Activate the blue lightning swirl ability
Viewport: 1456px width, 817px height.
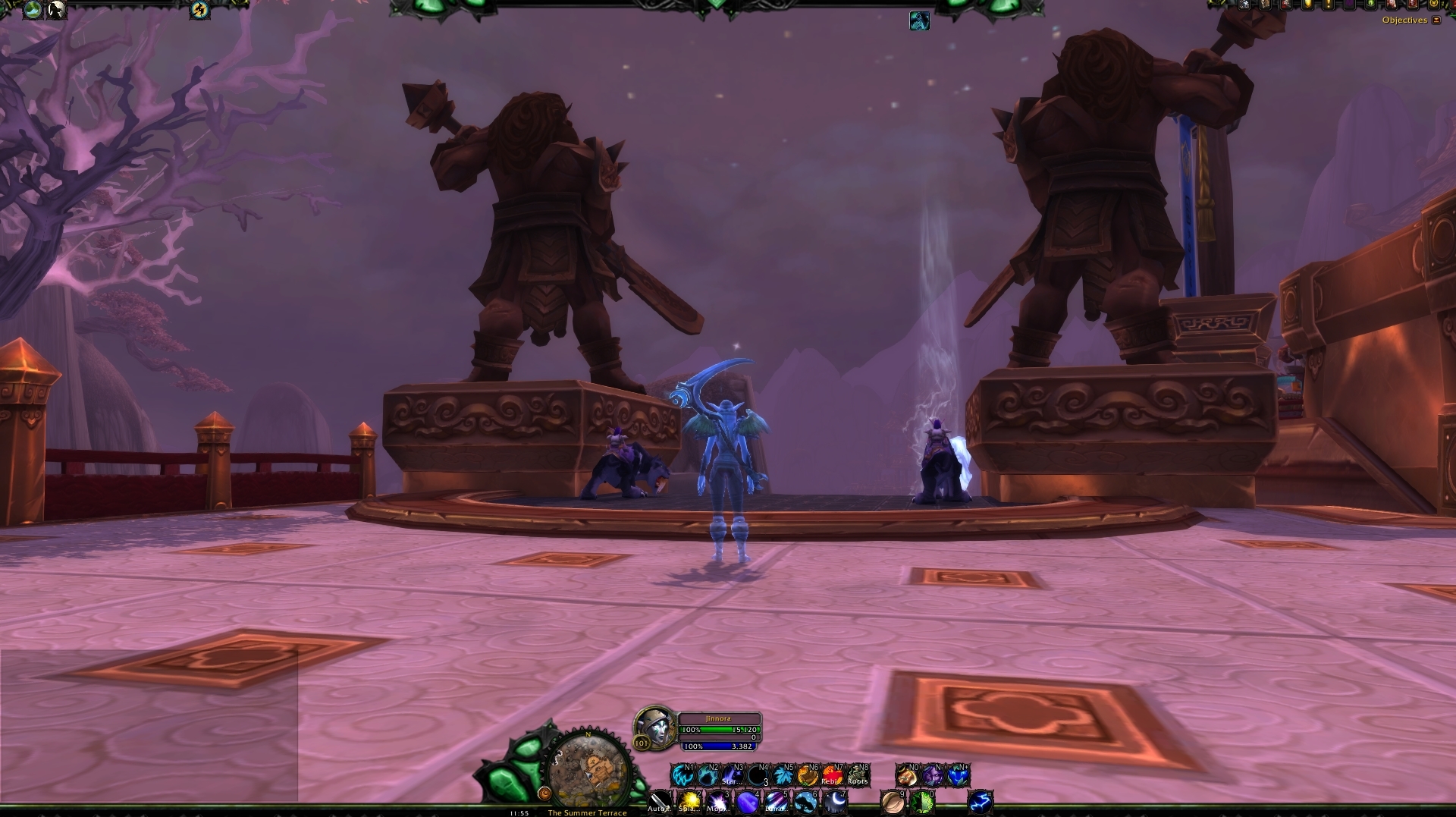point(981,801)
